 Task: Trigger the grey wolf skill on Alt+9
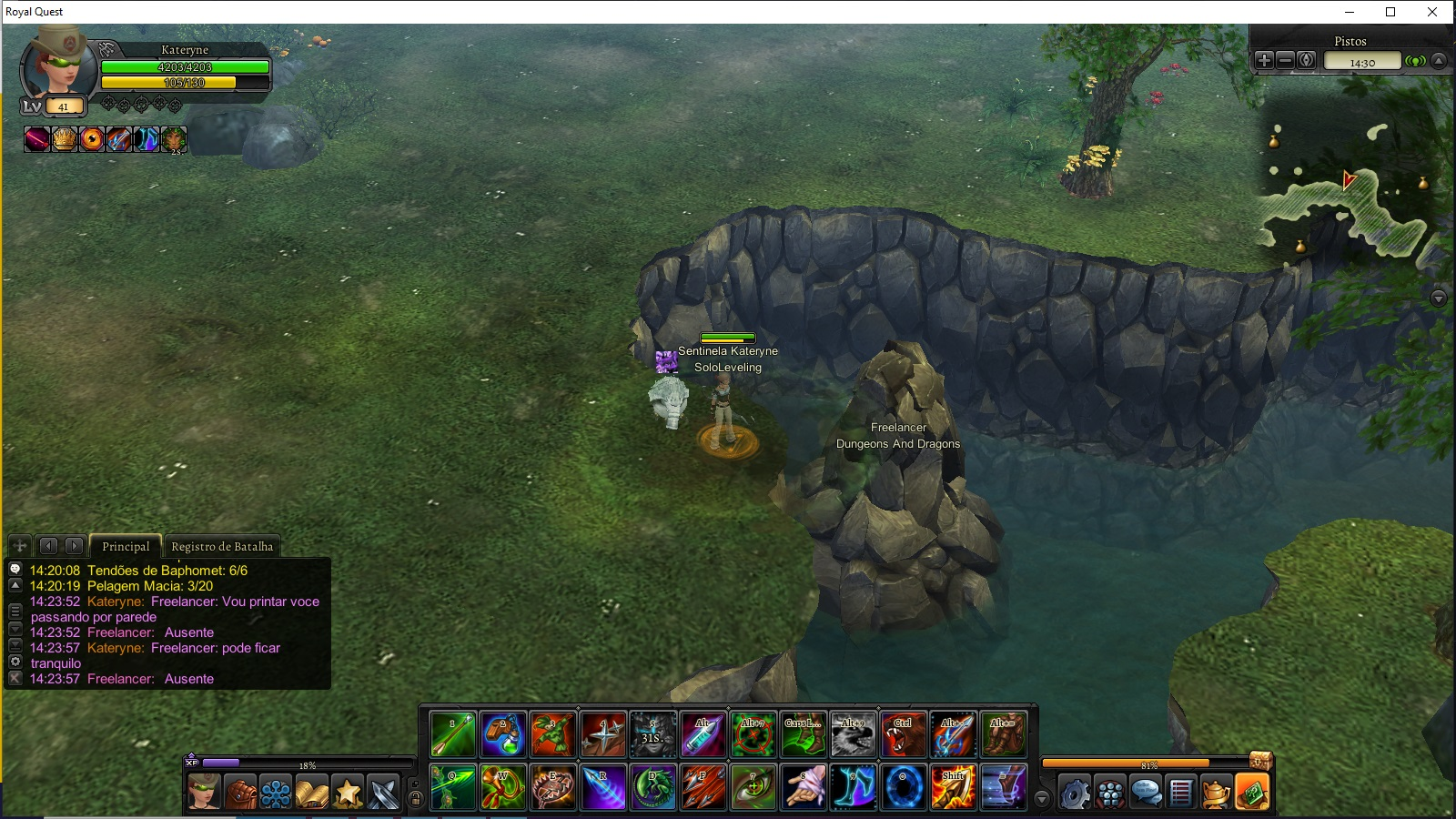pyautogui.click(x=854, y=735)
